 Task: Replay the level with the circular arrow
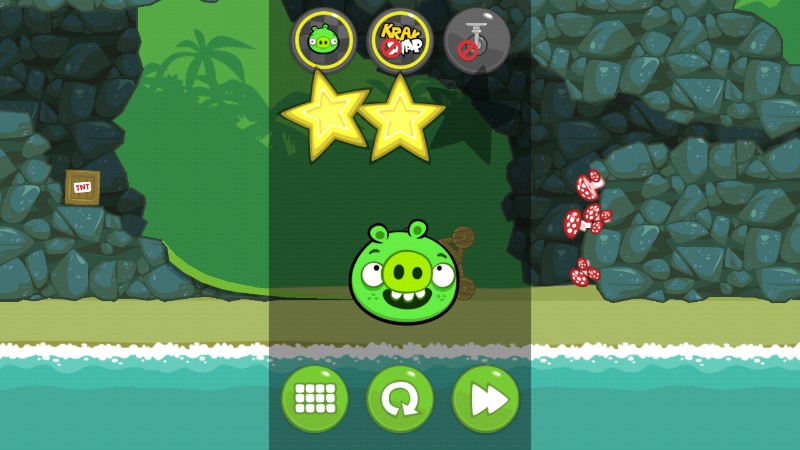pos(400,399)
